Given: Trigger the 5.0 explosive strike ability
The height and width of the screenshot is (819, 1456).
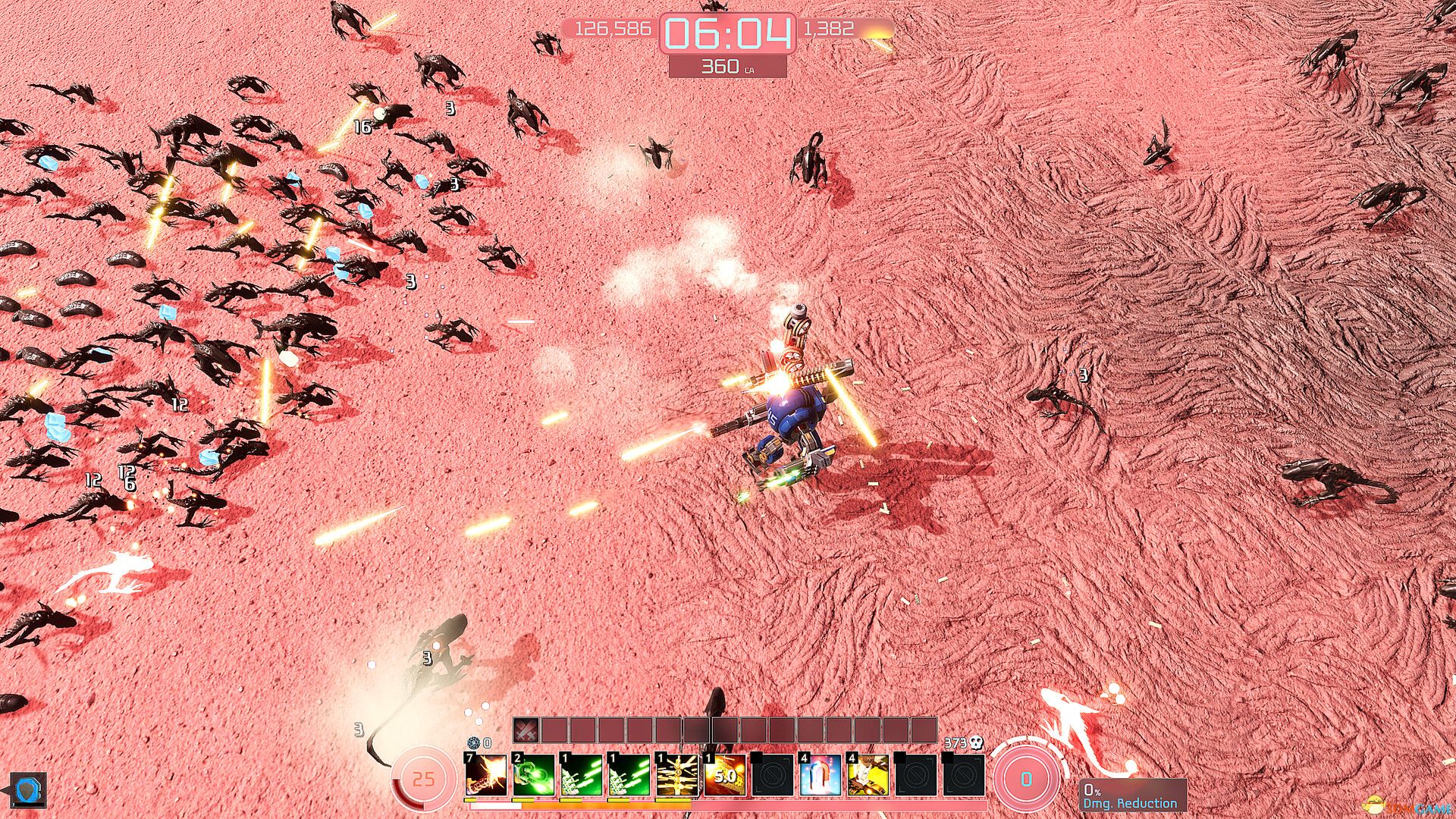Looking at the screenshot, I should point(725,775).
